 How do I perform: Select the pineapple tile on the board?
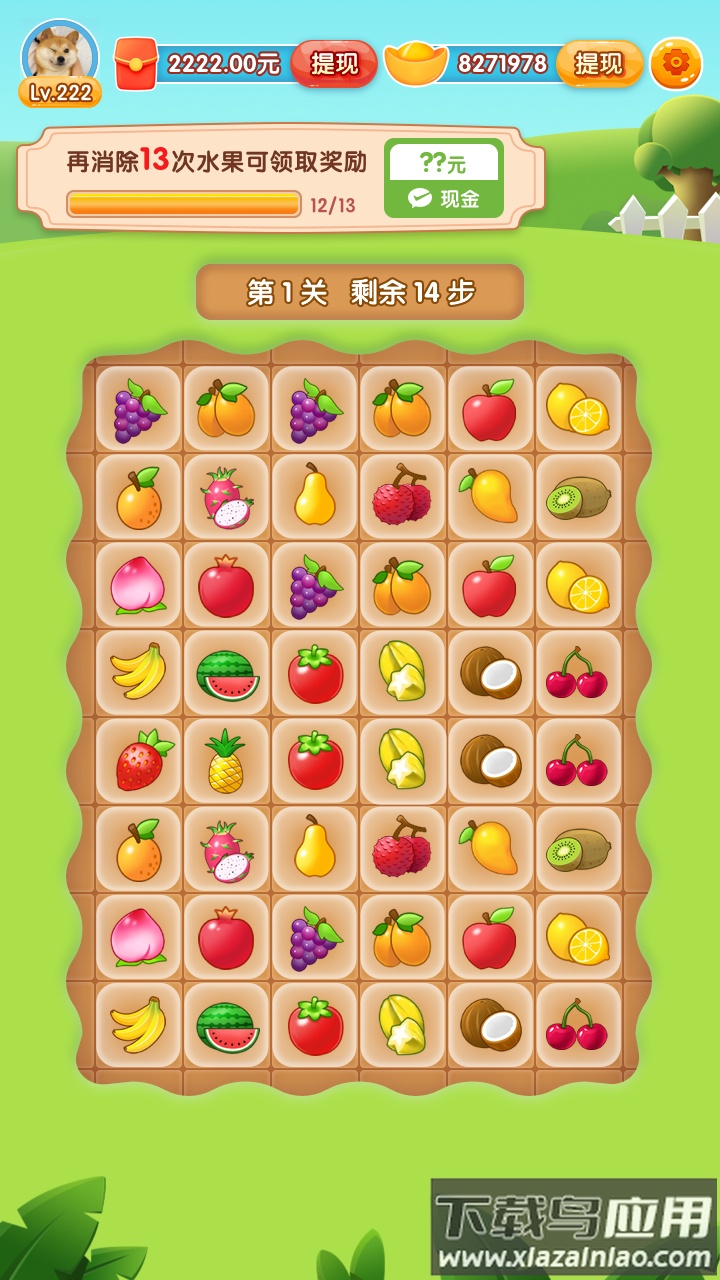[x=226, y=761]
